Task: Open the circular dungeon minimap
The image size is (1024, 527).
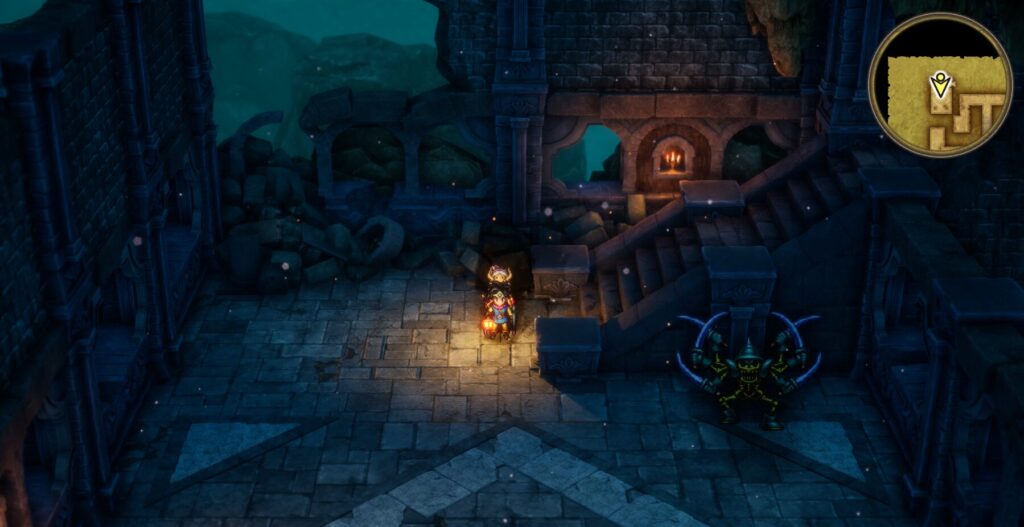Action: tap(940, 84)
